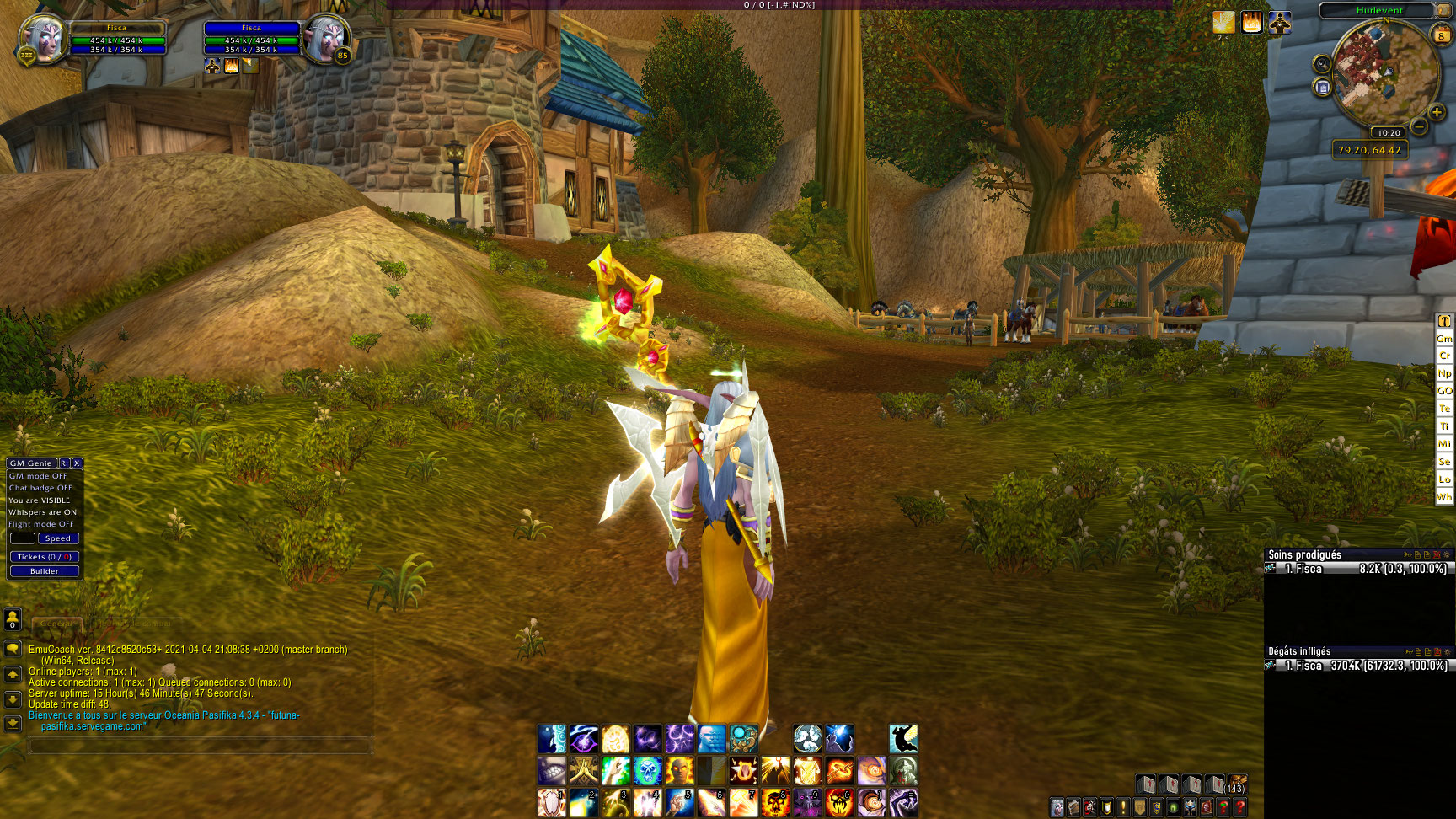
Task: Jump chat to the newest message
Action: (13, 723)
